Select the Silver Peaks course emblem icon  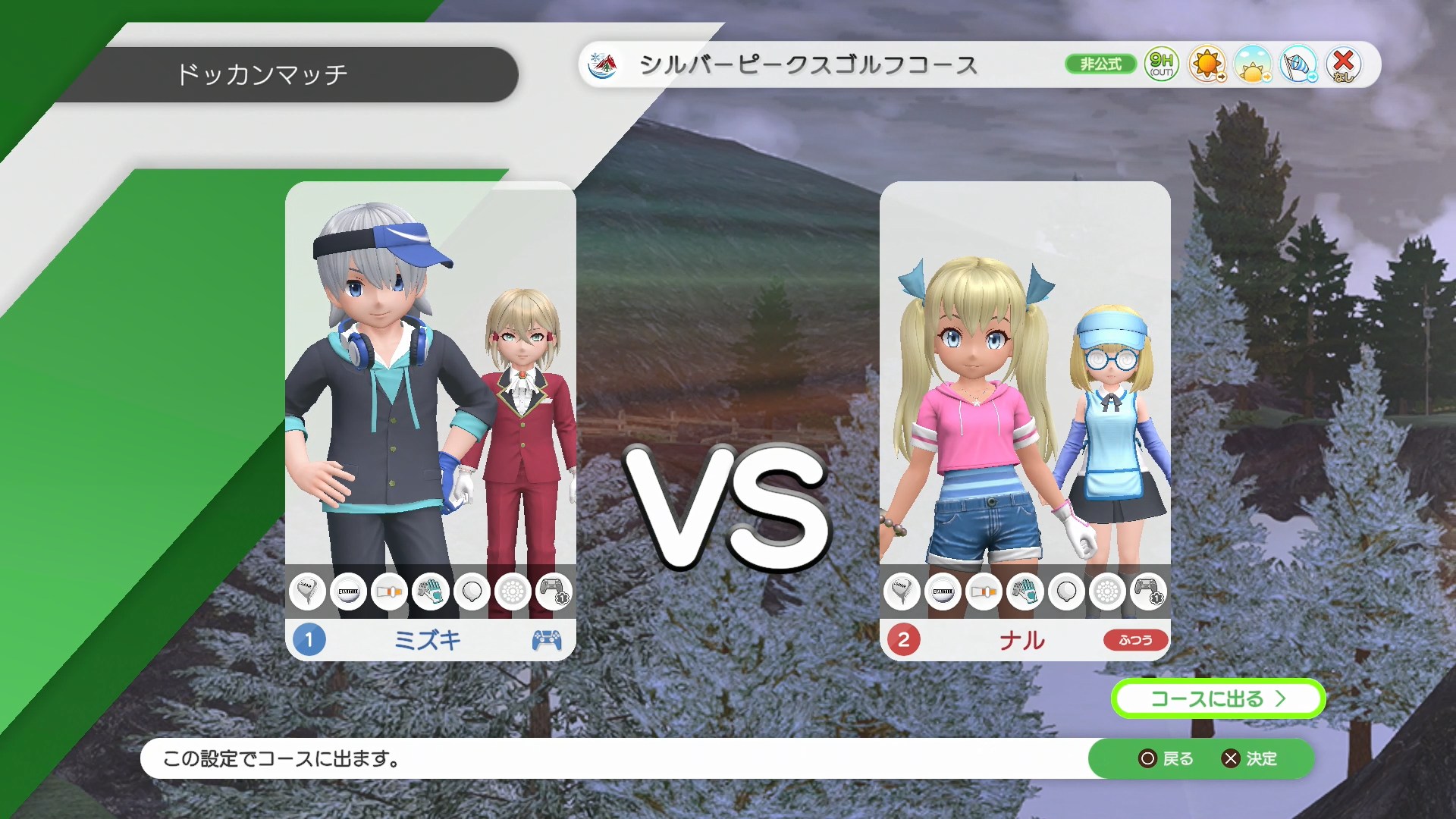603,64
